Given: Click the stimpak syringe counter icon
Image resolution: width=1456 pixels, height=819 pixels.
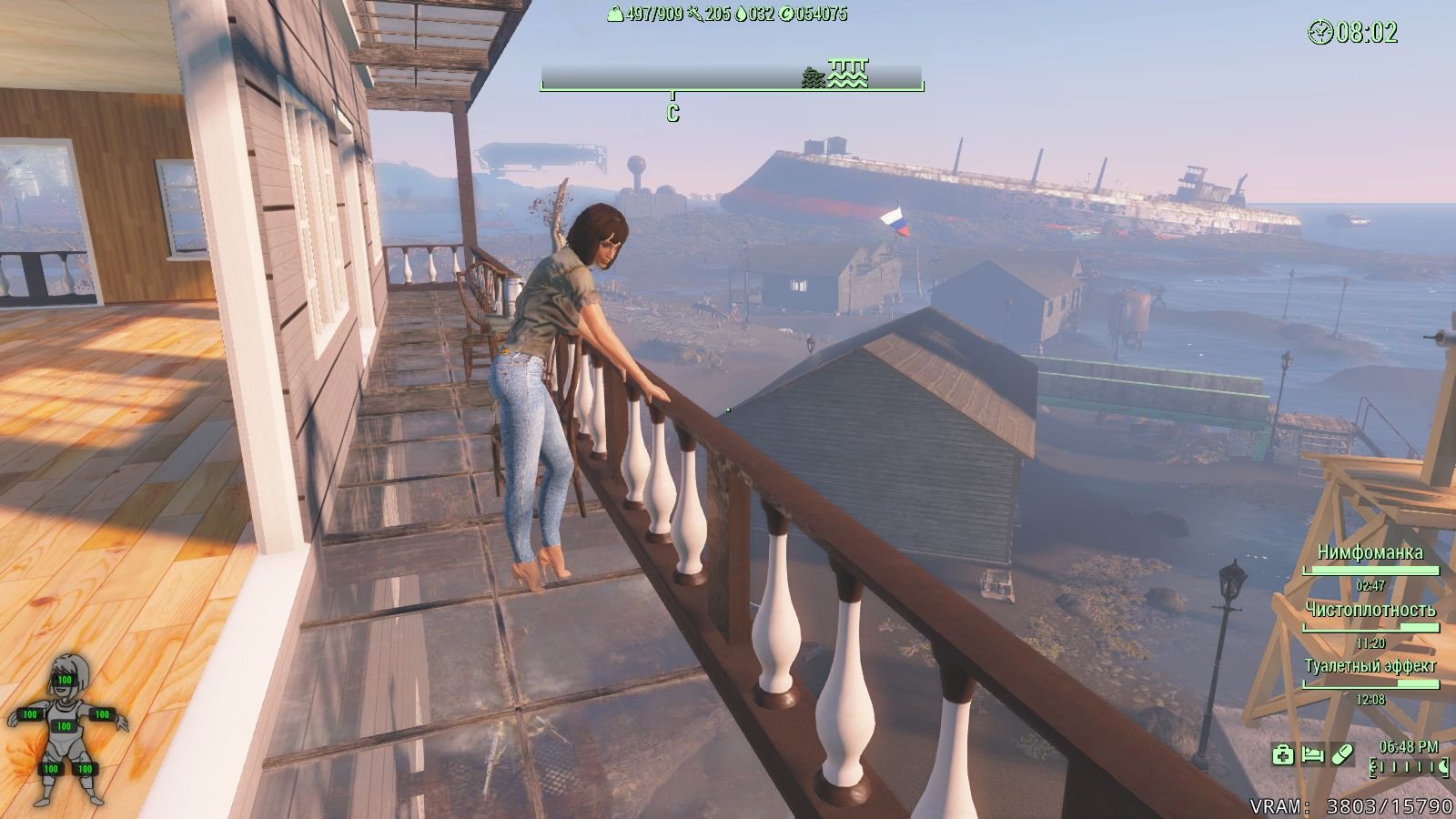Looking at the screenshot, I should pos(695,14).
